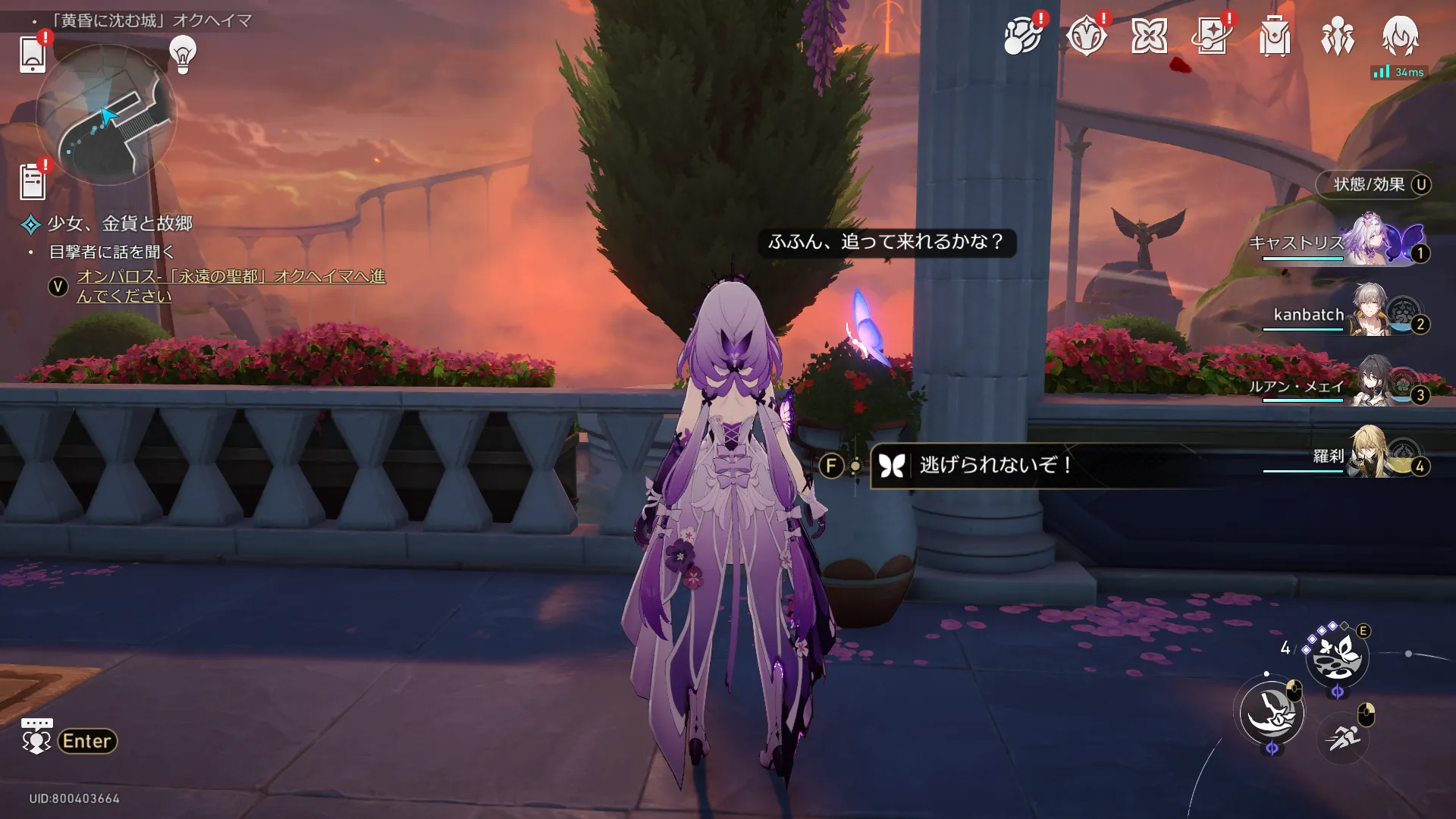
Task: Select the 少女、金貨と故郷 quest tracker
Action: pyautogui.click(x=120, y=224)
